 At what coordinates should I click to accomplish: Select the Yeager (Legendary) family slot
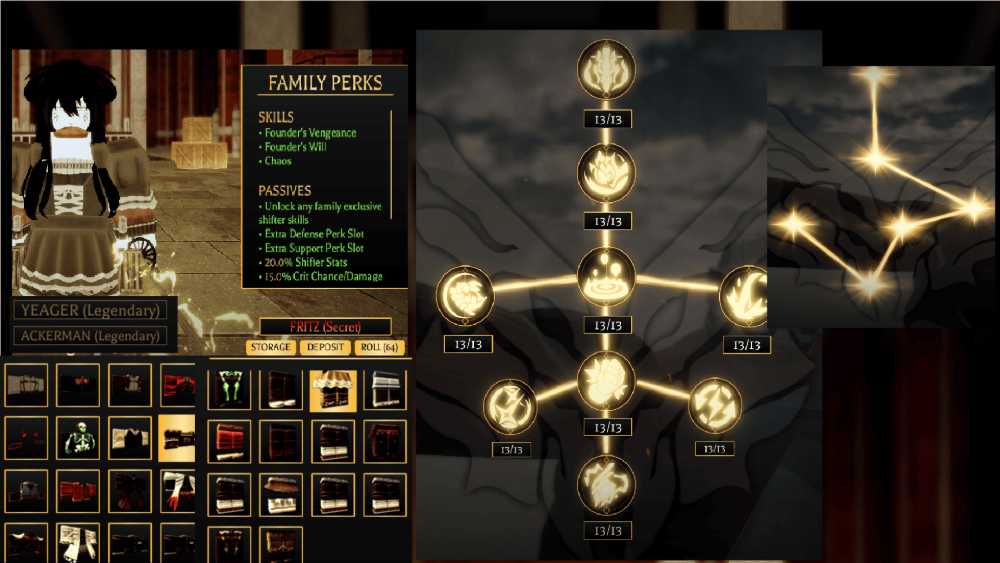coord(91,311)
